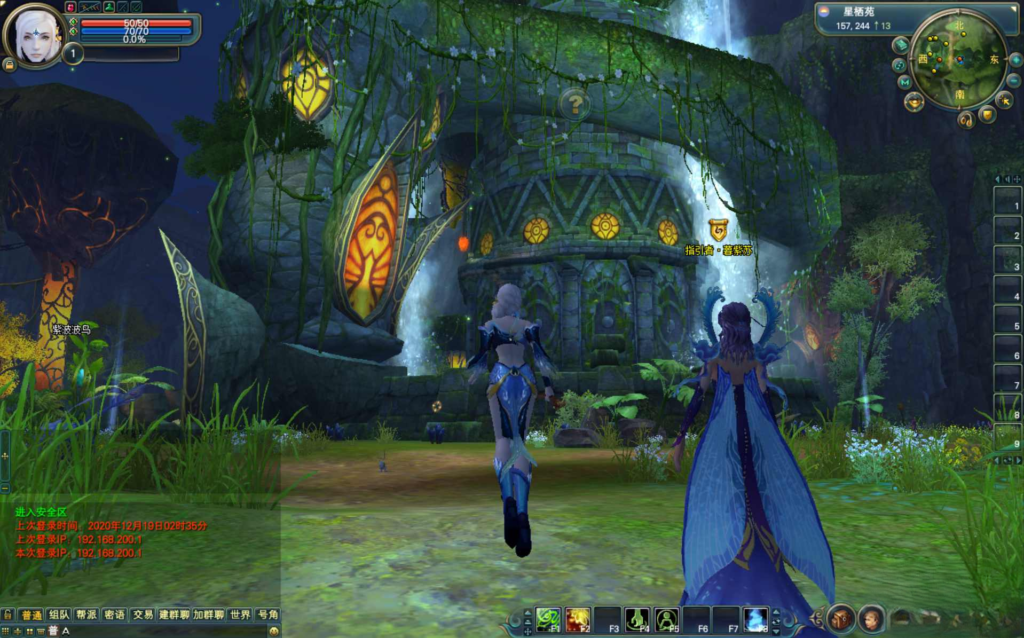Choose the 交易 trade chat tab
The height and width of the screenshot is (638, 1024).
coord(143,614)
